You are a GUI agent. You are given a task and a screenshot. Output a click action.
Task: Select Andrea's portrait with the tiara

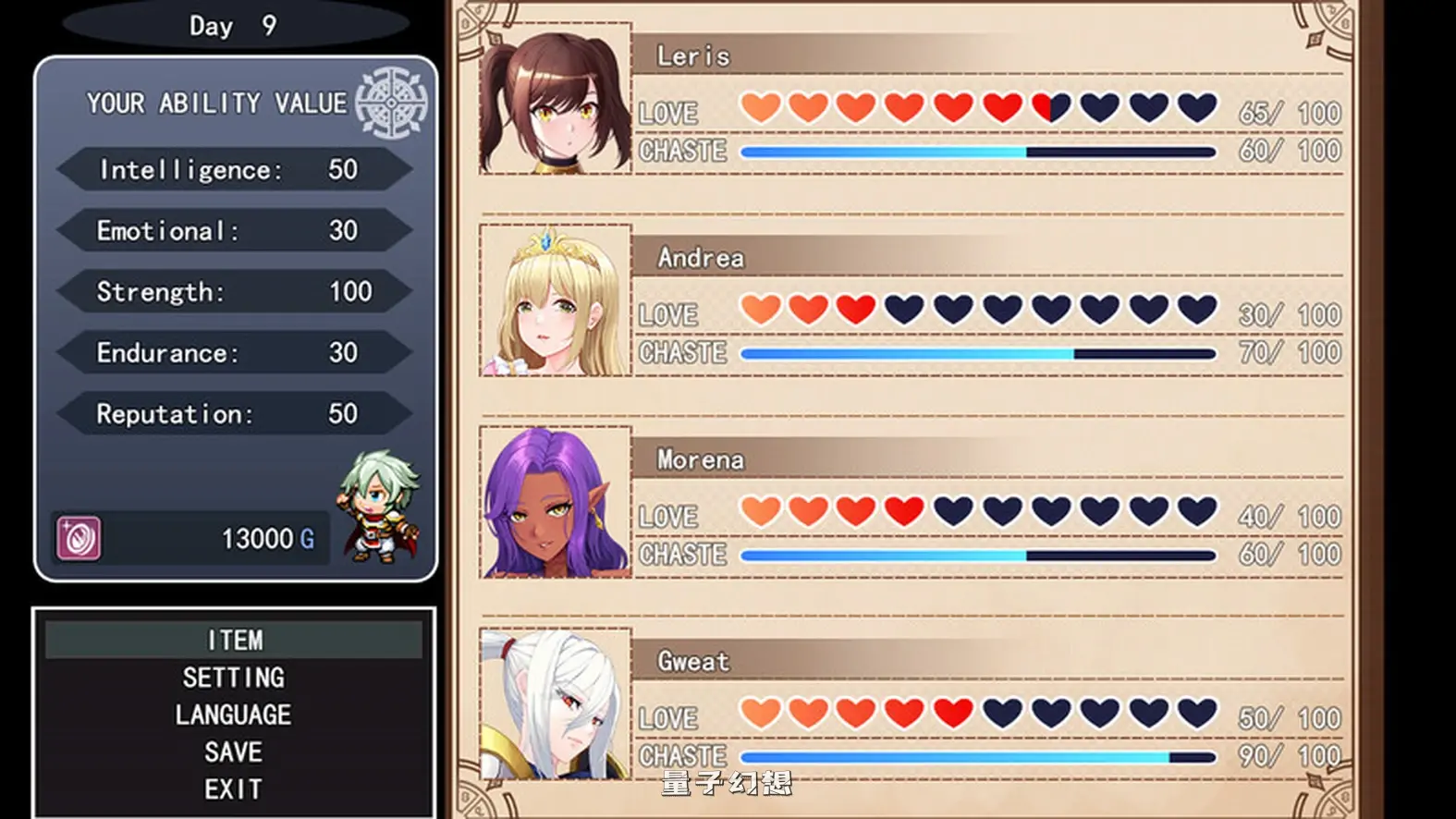click(x=556, y=301)
